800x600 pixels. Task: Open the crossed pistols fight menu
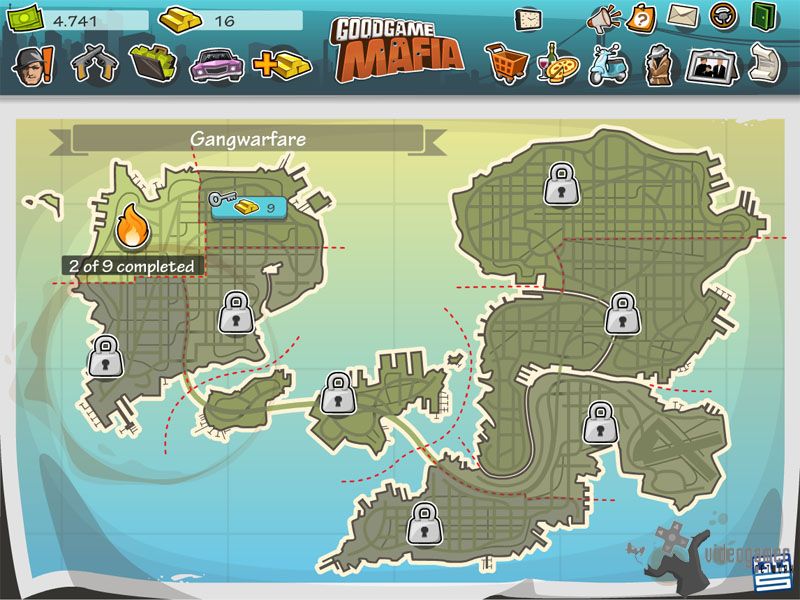[97, 63]
